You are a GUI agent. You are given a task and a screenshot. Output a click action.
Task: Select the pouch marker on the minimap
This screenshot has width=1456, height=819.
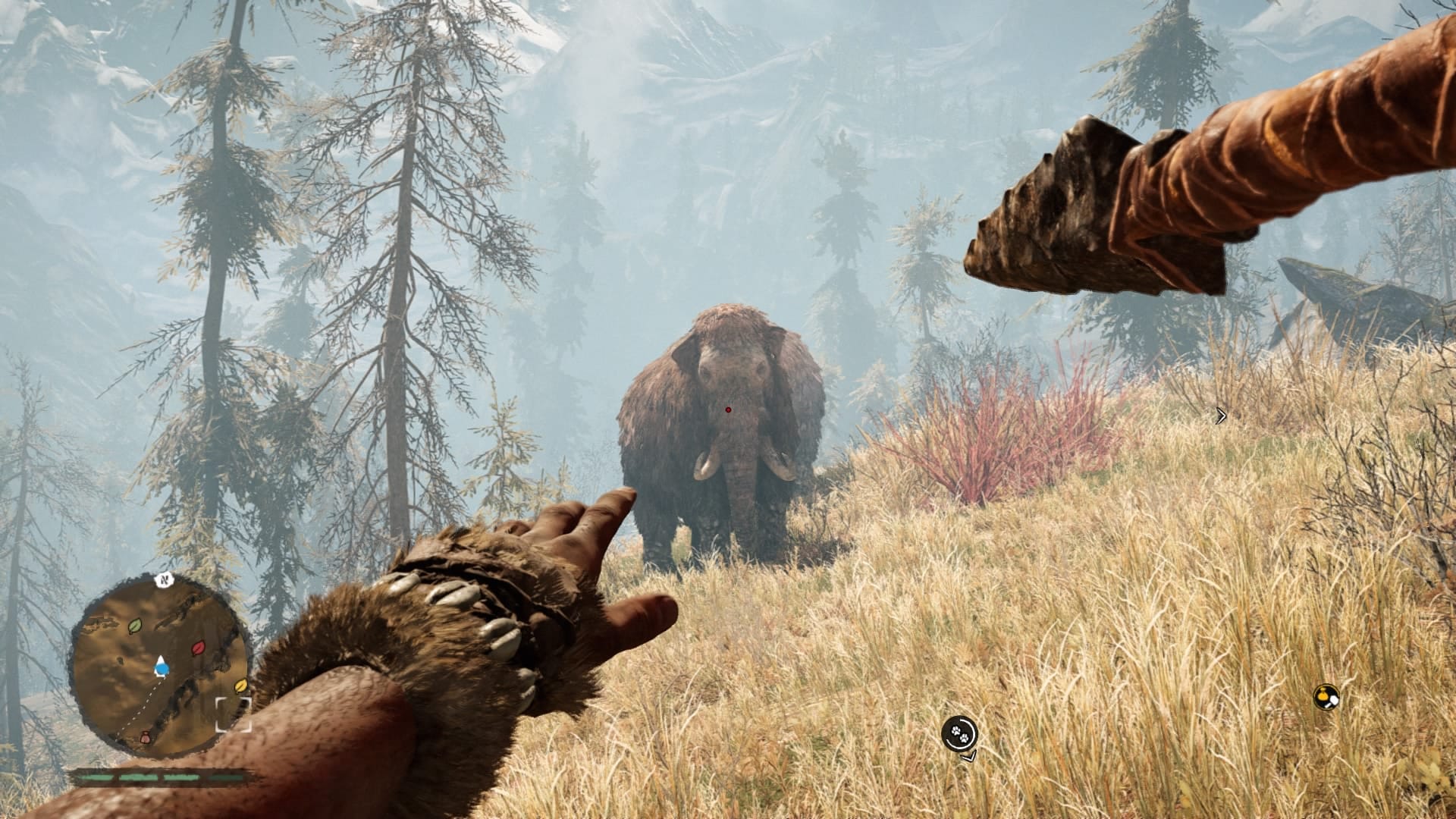[146, 736]
